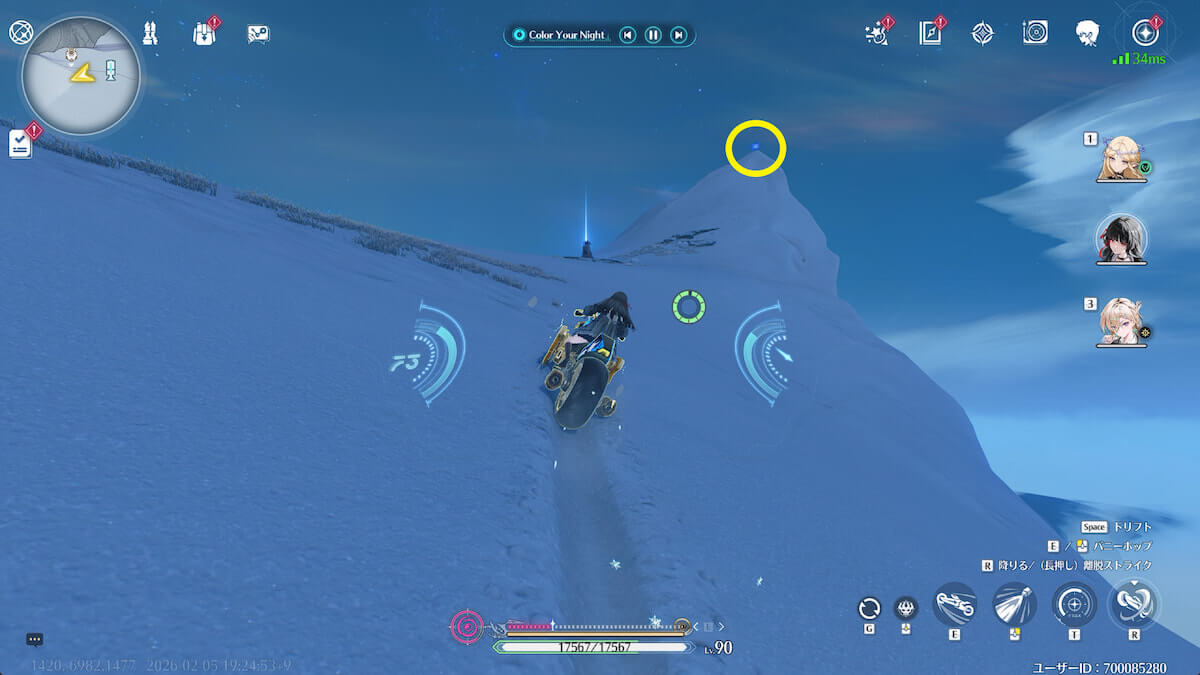The height and width of the screenshot is (675, 1200).
Task: Open the globe icon left of minimap
Action: (20, 32)
